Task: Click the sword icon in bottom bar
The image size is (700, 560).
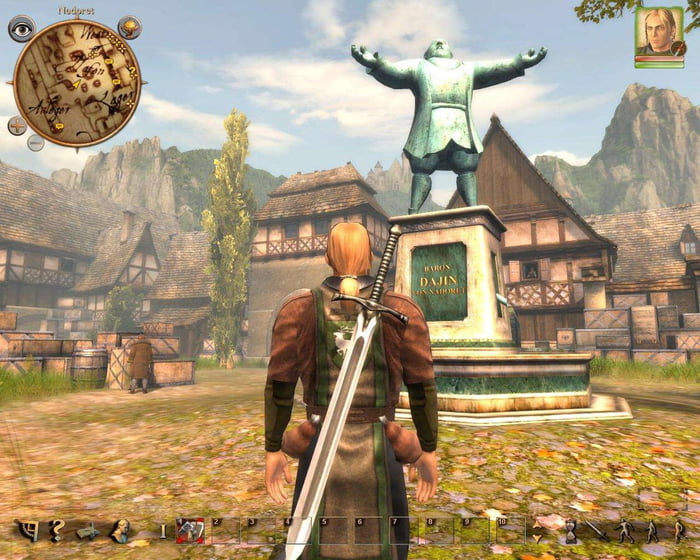Action: (598, 530)
